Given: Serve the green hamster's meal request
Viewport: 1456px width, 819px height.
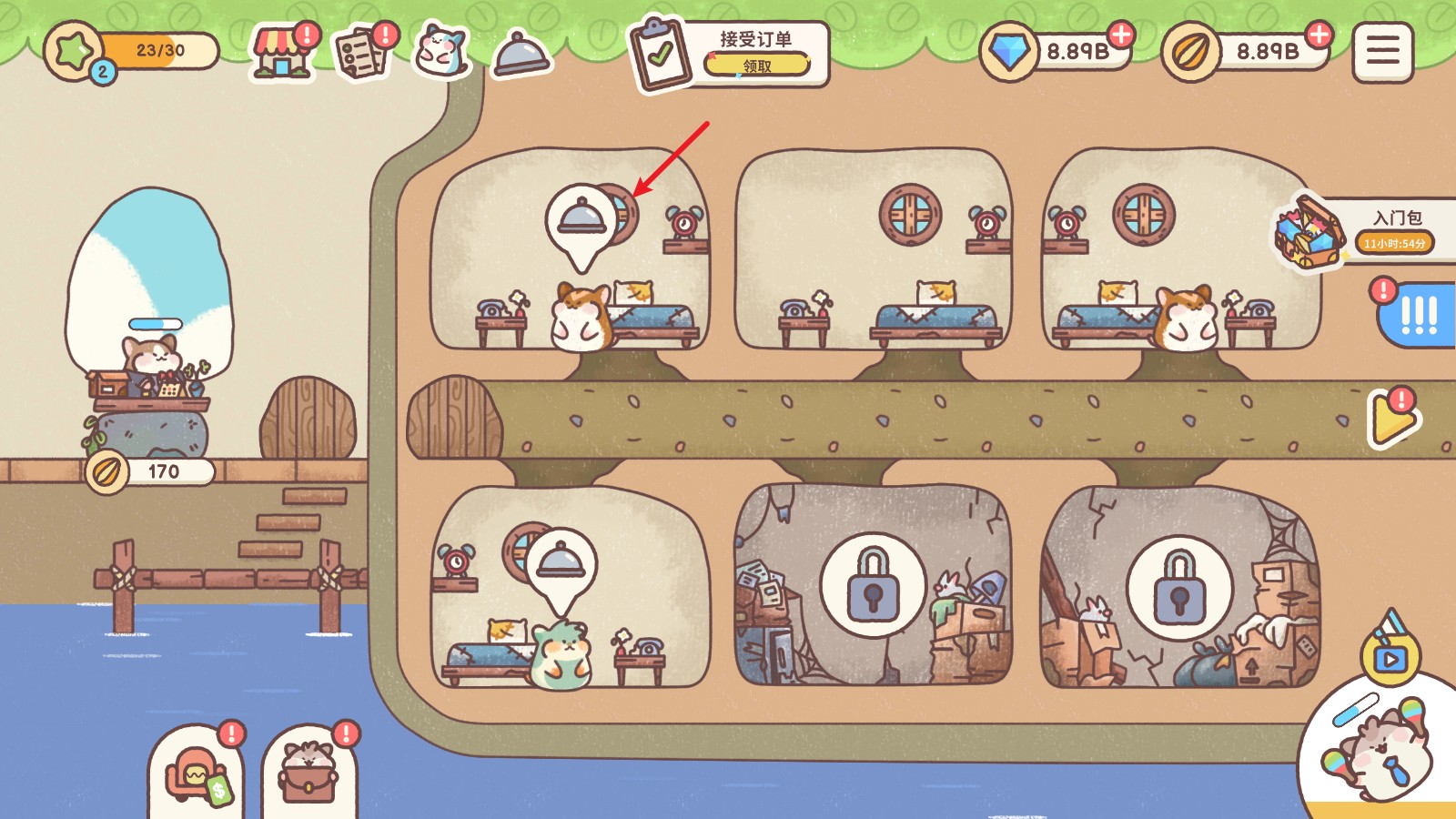Looking at the screenshot, I should point(561,564).
